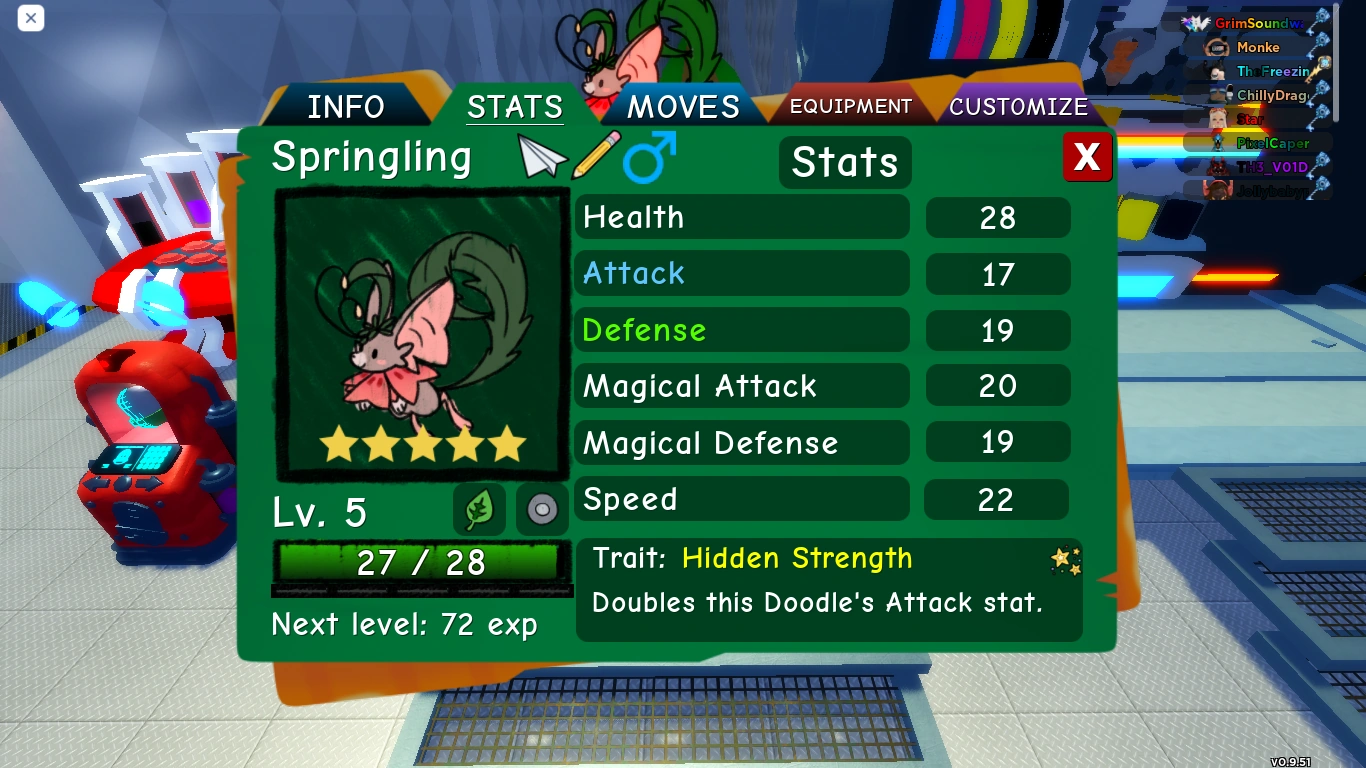Click the Hidden Strength trait link
Screen dimensions: 1366x768
(795, 559)
